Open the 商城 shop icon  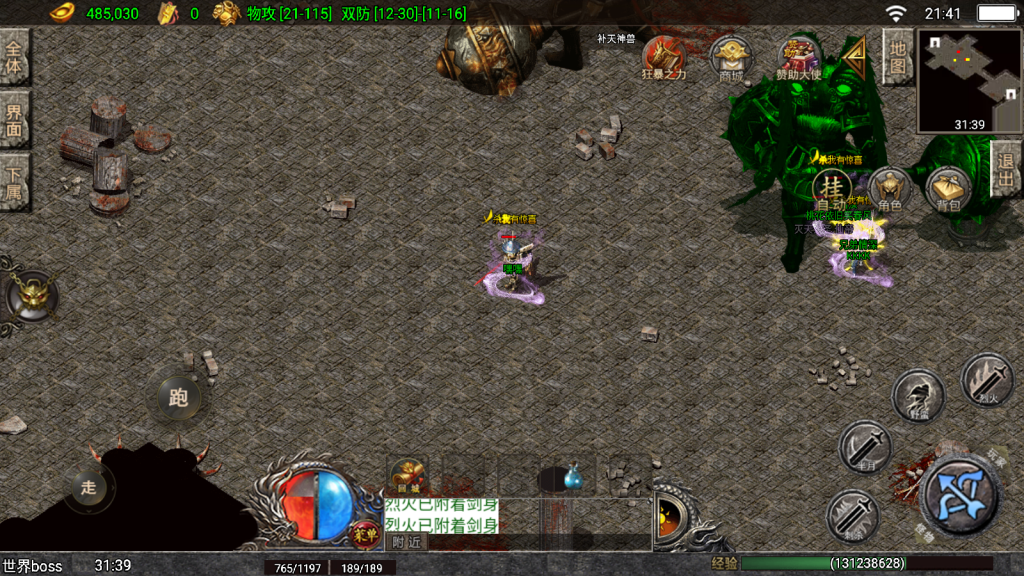tap(731, 59)
